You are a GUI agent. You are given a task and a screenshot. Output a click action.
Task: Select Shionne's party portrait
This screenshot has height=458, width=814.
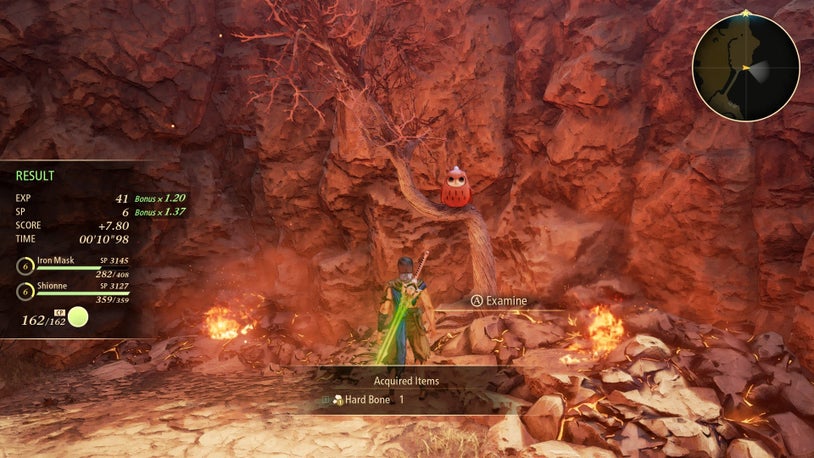coord(25,292)
